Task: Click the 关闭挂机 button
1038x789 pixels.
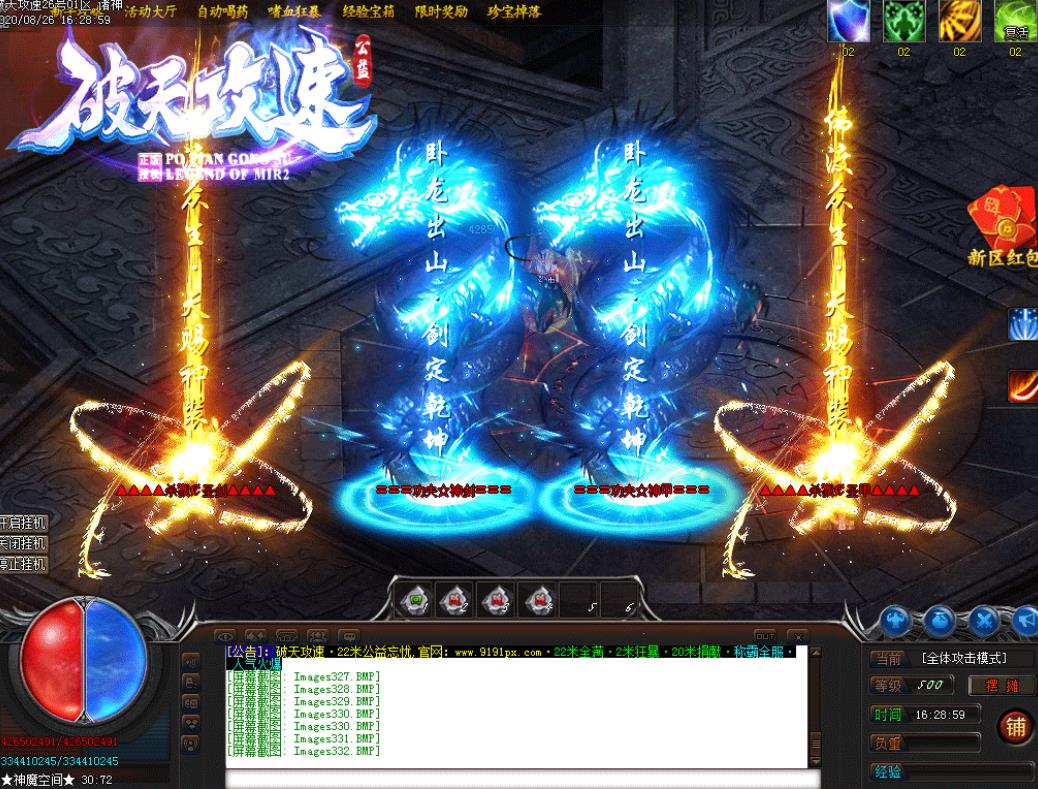Action: pyautogui.click(x=23, y=543)
